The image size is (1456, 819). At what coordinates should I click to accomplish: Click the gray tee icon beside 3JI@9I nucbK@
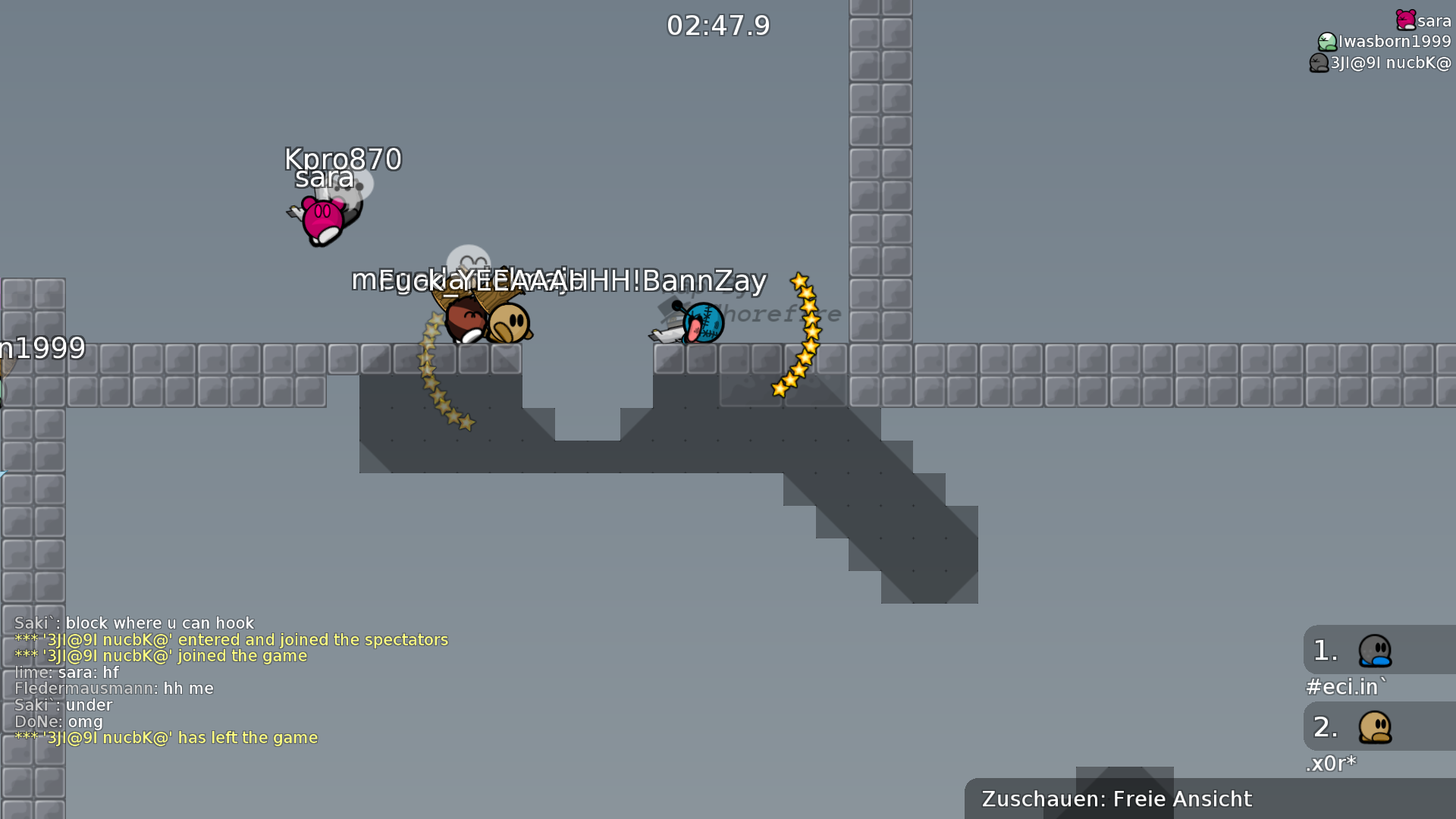click(1319, 64)
